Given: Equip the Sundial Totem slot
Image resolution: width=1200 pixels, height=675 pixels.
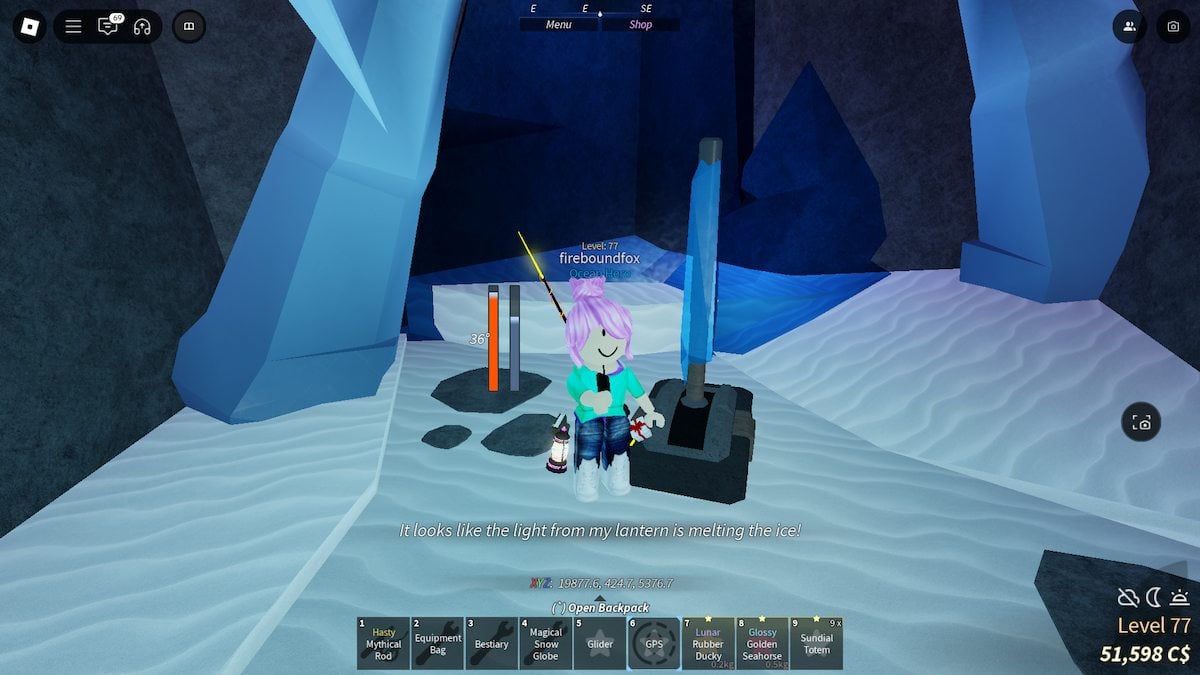Looking at the screenshot, I should 816,643.
